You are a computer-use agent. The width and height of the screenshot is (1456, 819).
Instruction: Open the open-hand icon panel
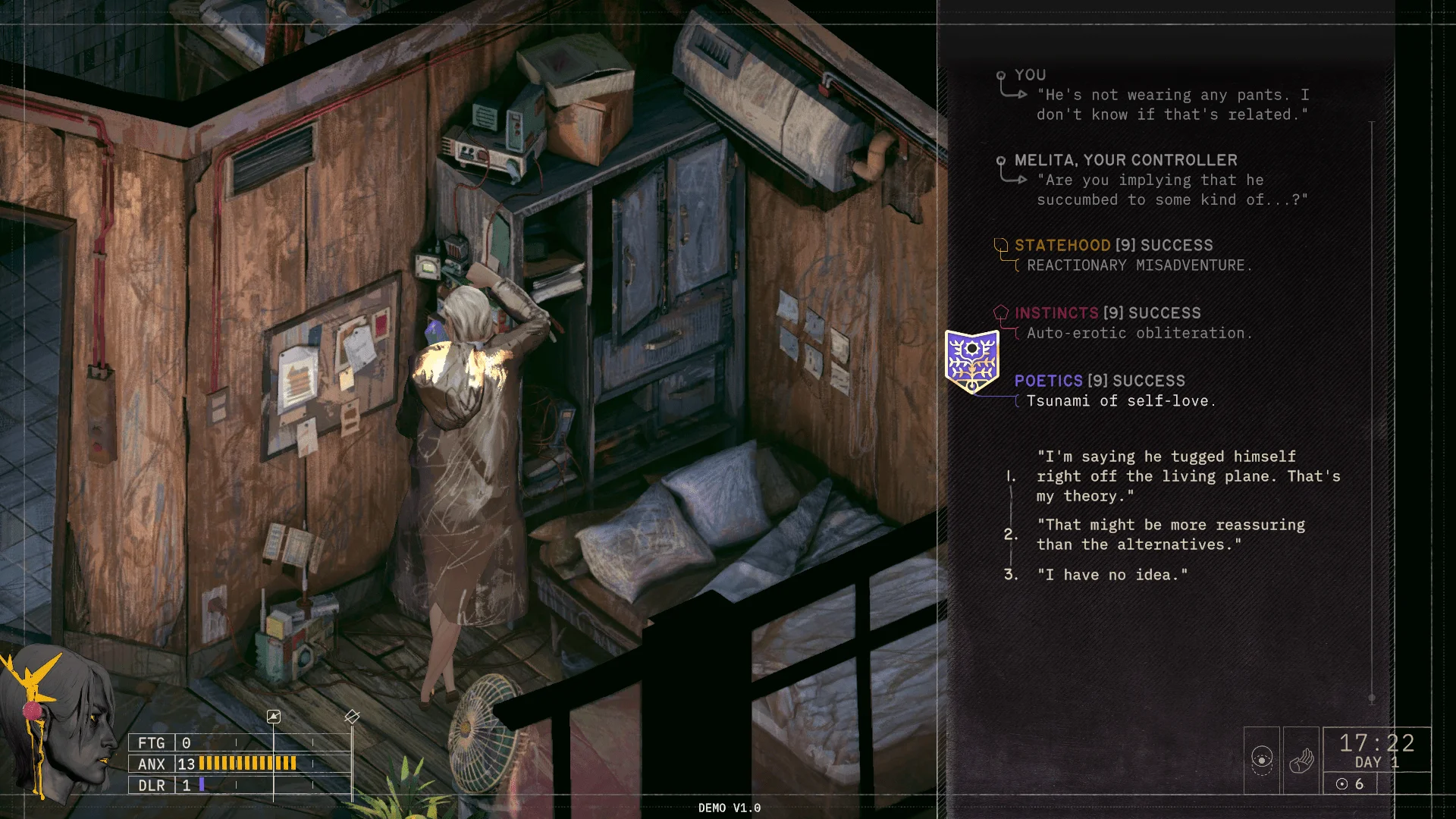click(x=1301, y=761)
